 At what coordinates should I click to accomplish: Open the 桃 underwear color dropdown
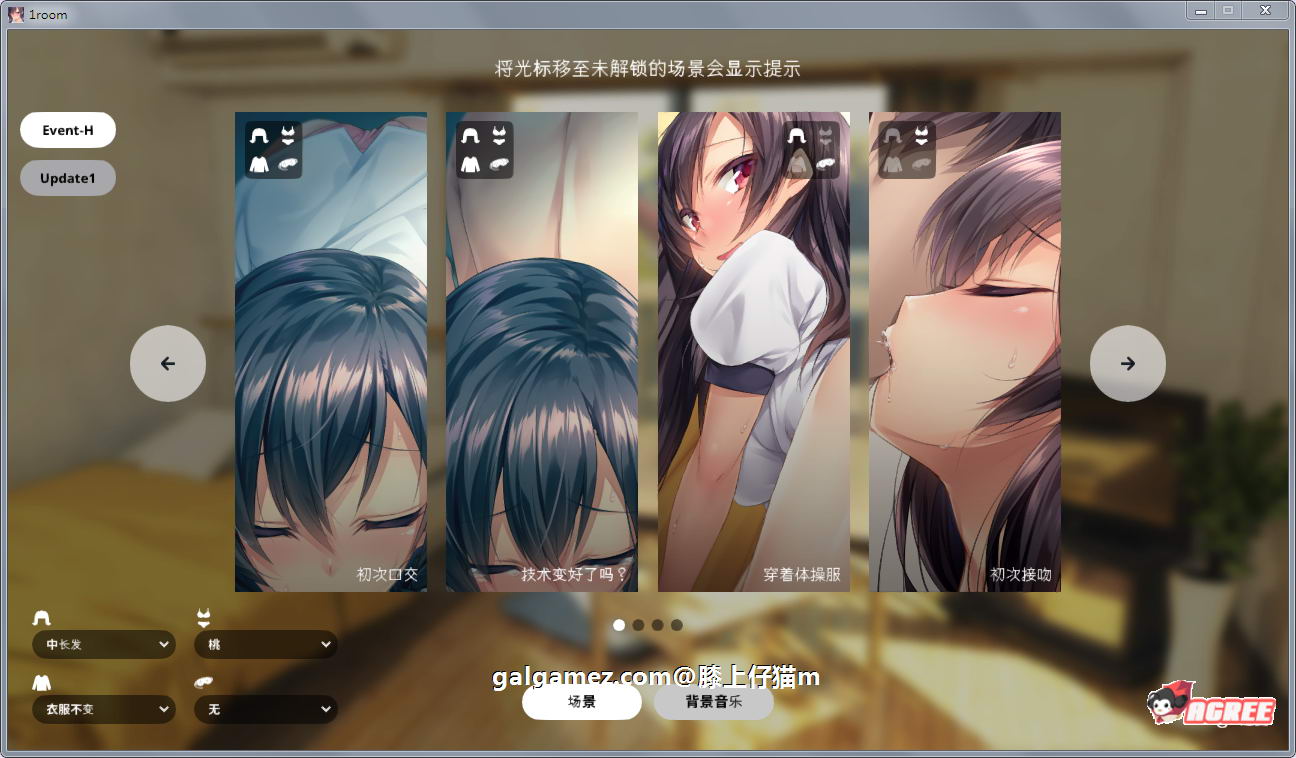click(266, 644)
